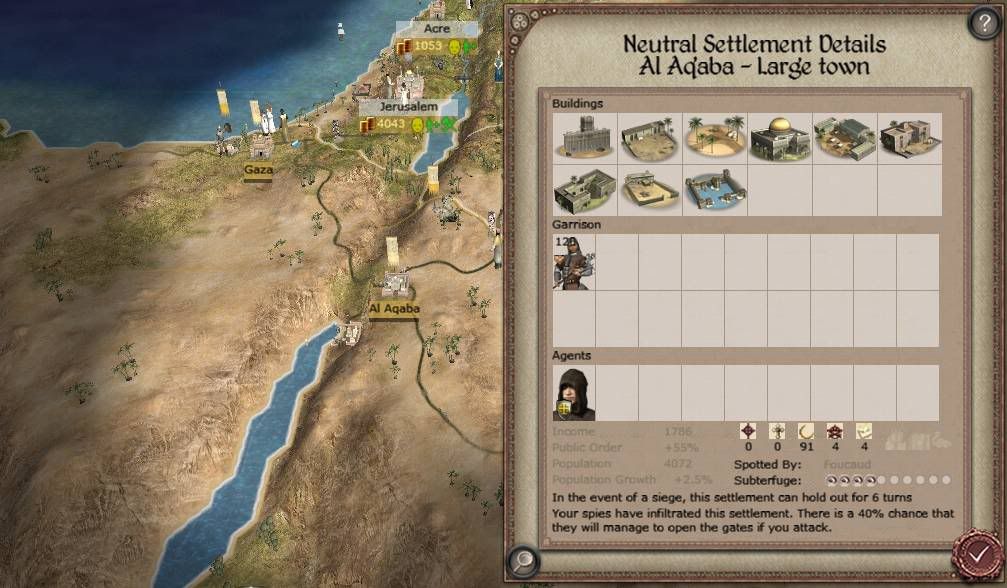Click the Gaza settlement name label
Image resolution: width=1007 pixels, height=588 pixels.
258,170
